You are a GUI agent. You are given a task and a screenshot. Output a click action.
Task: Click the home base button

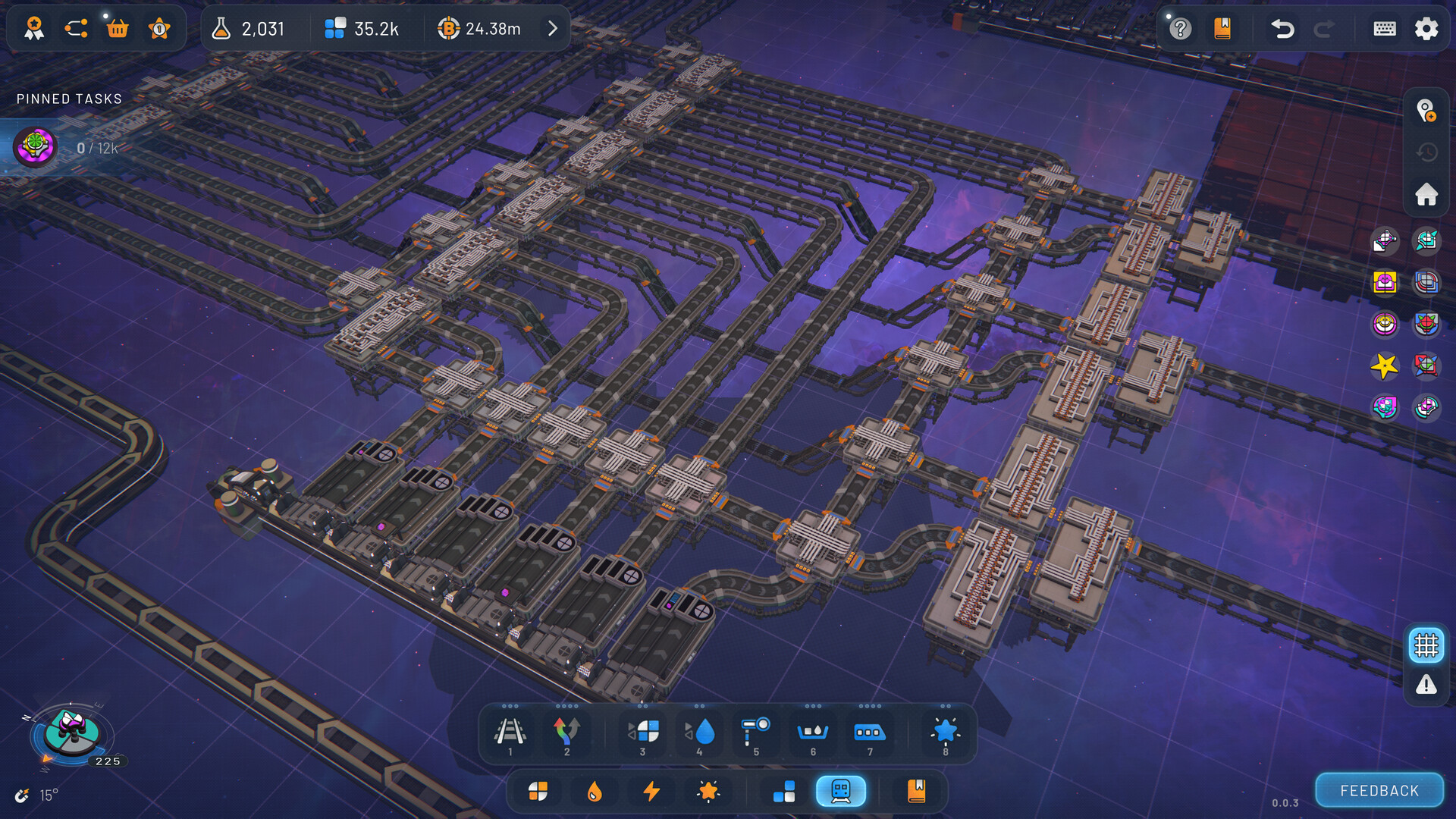point(1426,194)
